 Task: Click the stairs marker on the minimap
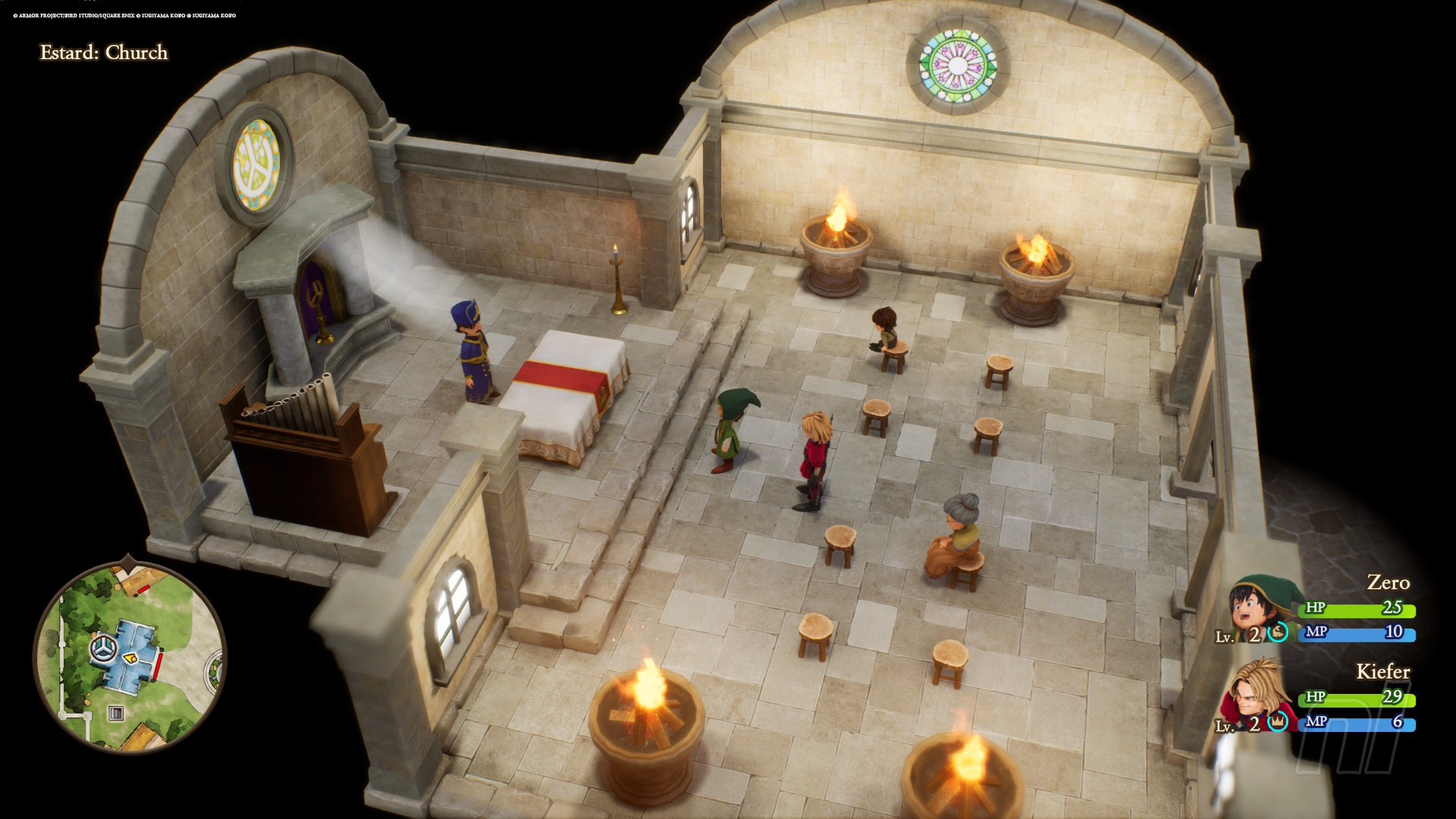pos(115,713)
